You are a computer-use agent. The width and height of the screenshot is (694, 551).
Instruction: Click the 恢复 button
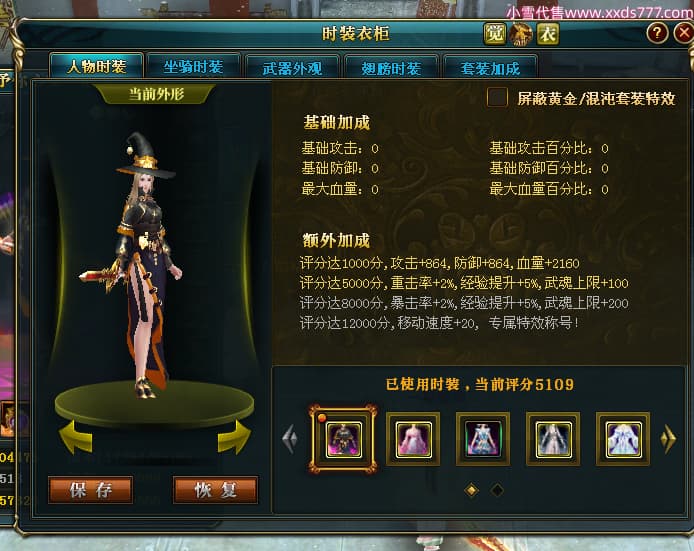(214, 490)
